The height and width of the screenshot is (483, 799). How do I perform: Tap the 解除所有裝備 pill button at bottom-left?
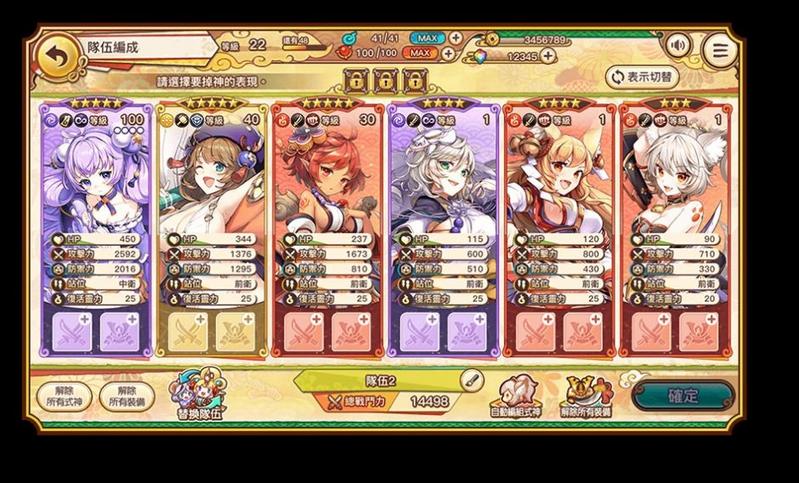[x=126, y=396]
